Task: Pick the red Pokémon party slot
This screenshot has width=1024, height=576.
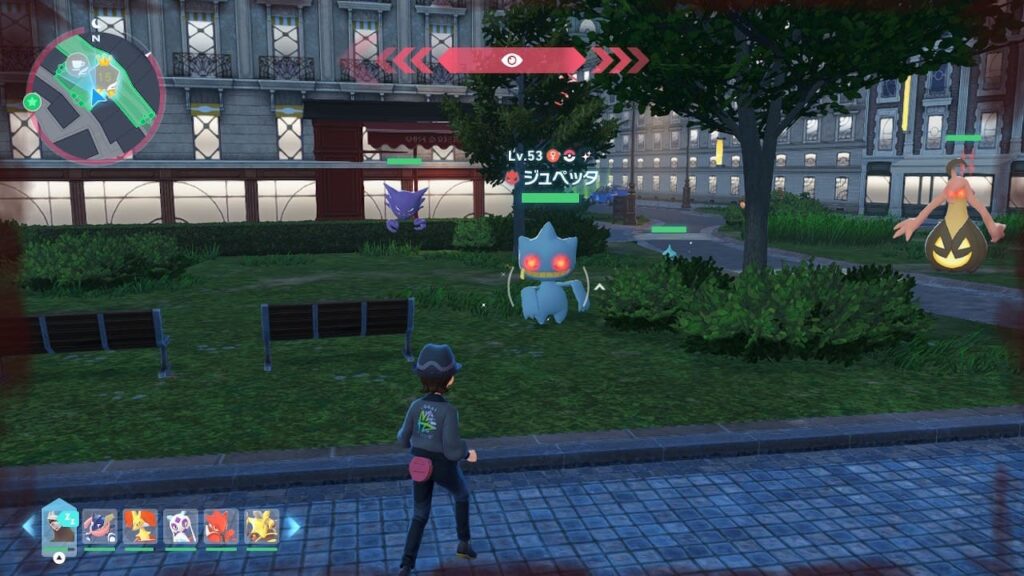Action: [x=221, y=526]
